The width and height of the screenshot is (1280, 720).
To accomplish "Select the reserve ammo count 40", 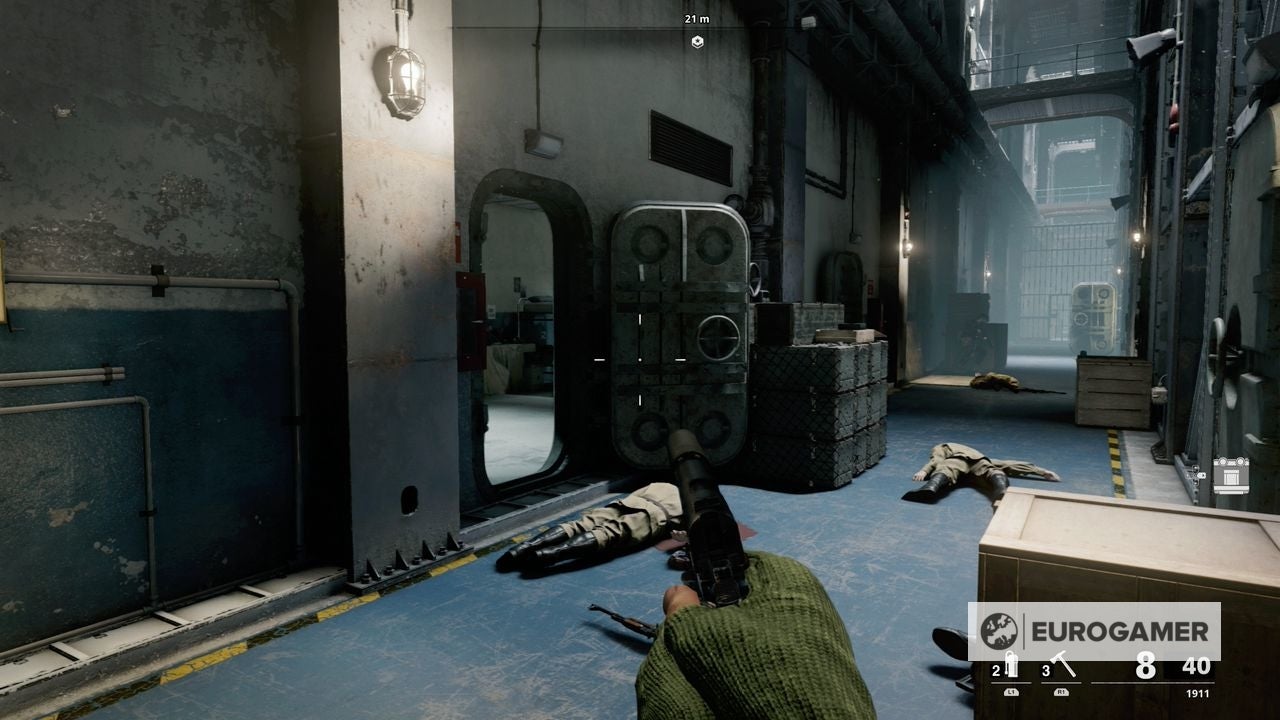I will point(1196,667).
